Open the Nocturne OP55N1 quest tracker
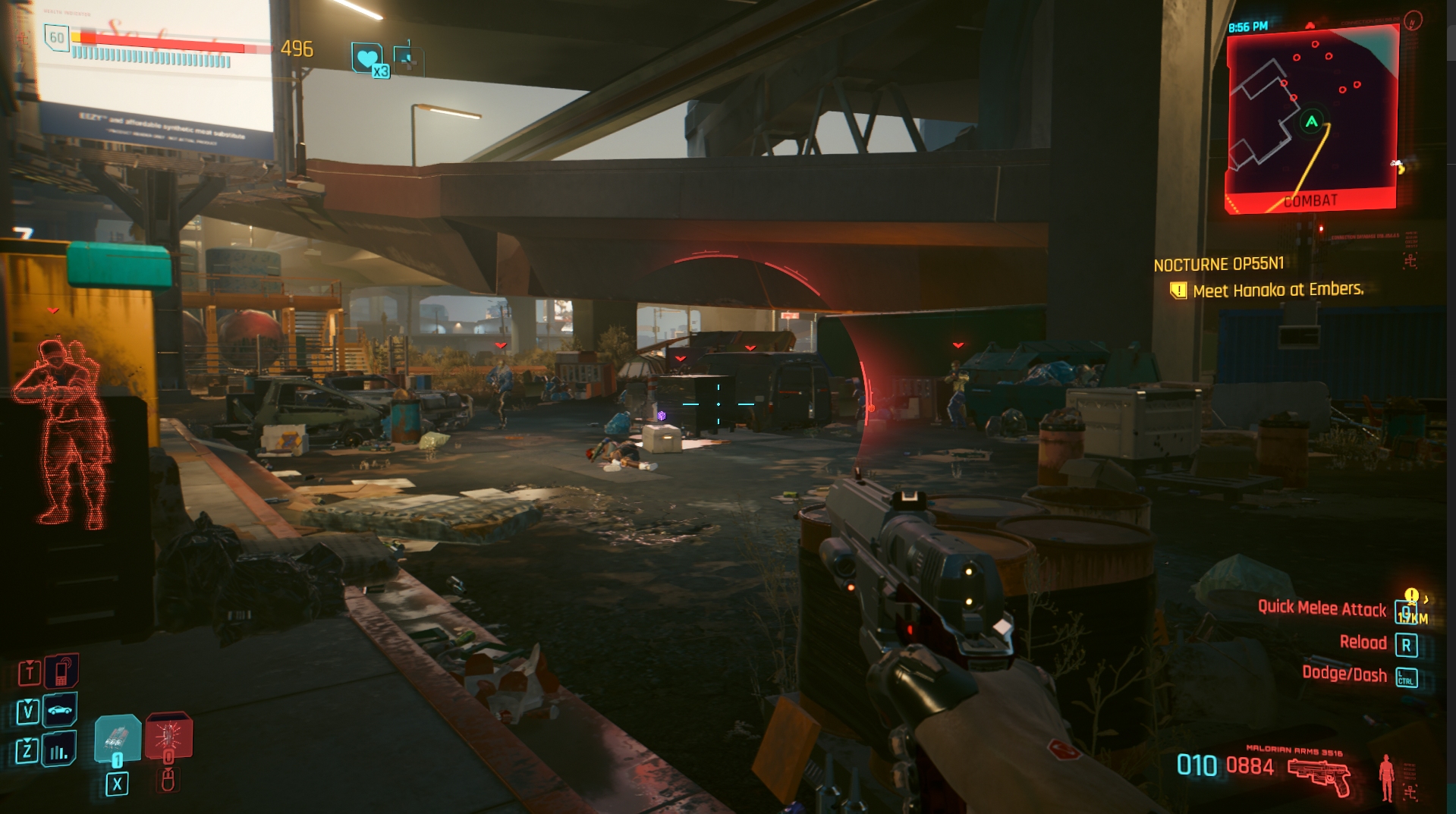1456x814 pixels. click(x=1219, y=264)
